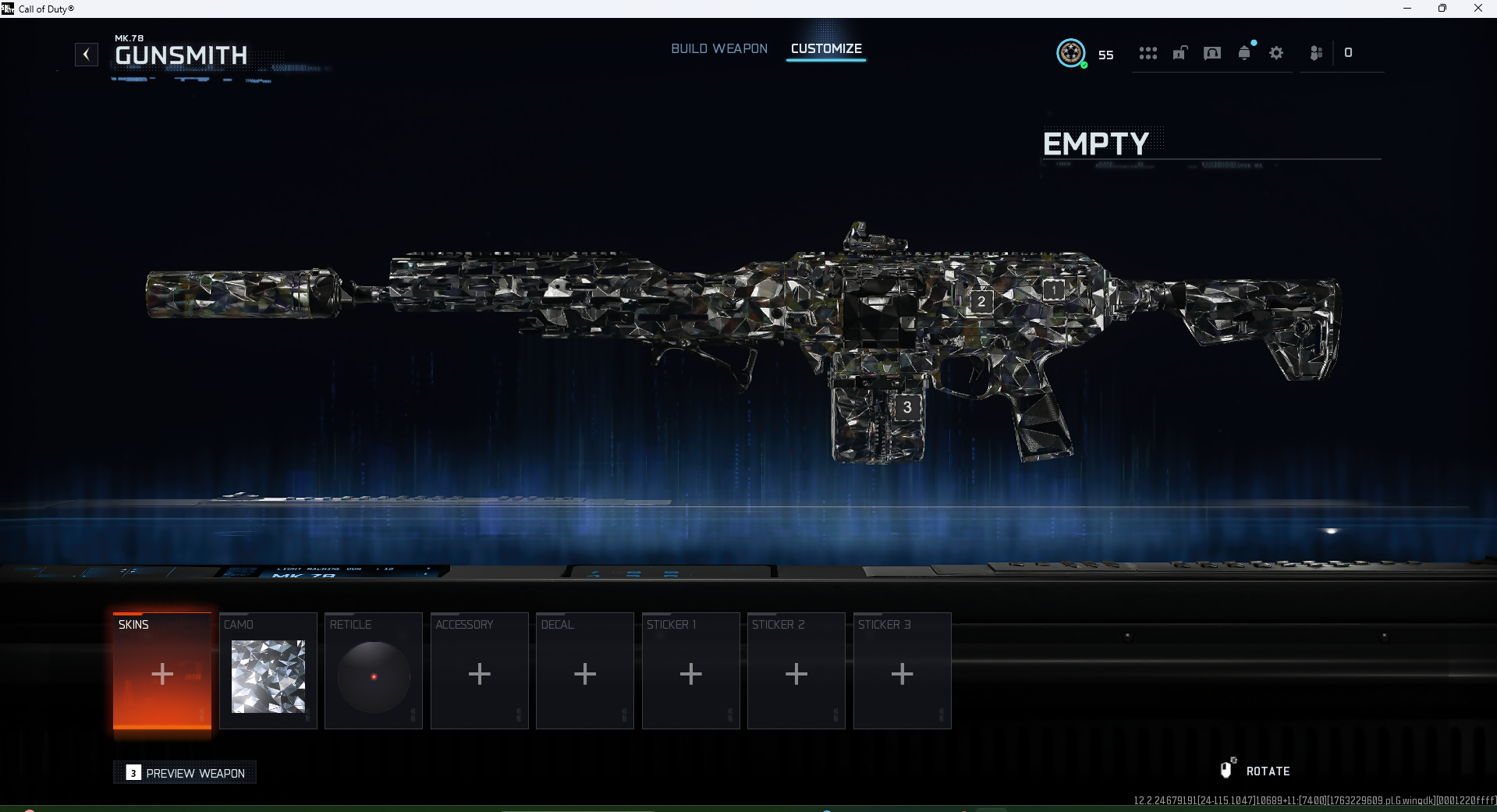
Task: Close the Call of Duty window
Action: pos(1477,9)
